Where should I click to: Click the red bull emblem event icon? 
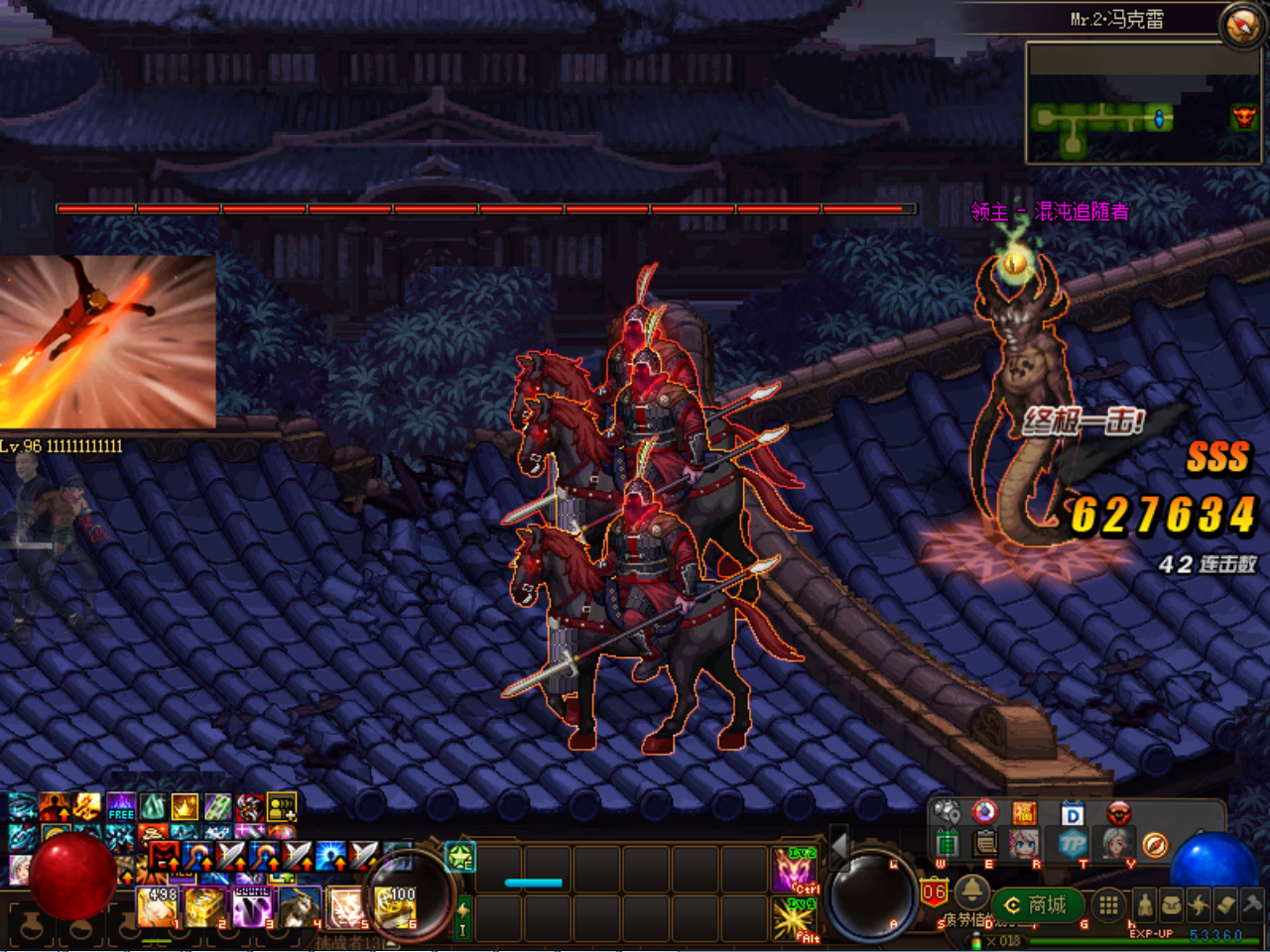pos(1118,812)
